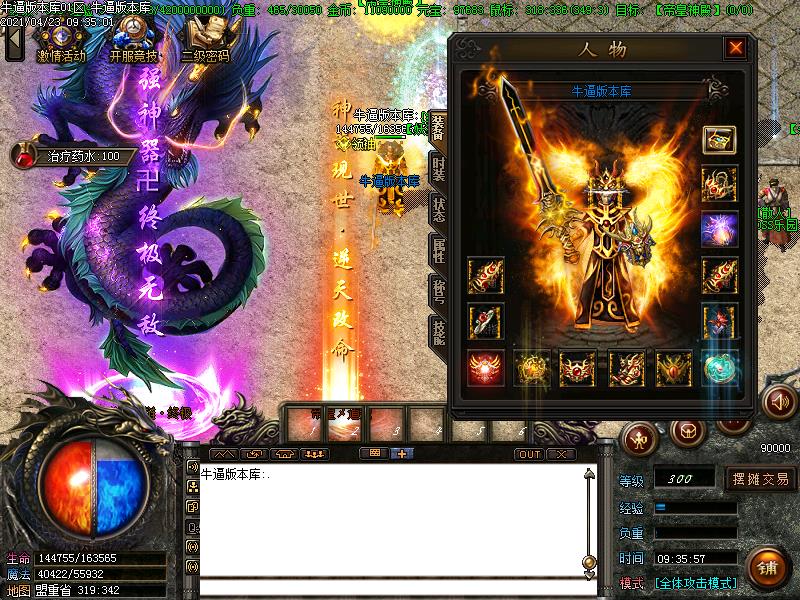The image size is (800, 600).
Task: Show the 属性 attributes tab
Action: (438, 249)
